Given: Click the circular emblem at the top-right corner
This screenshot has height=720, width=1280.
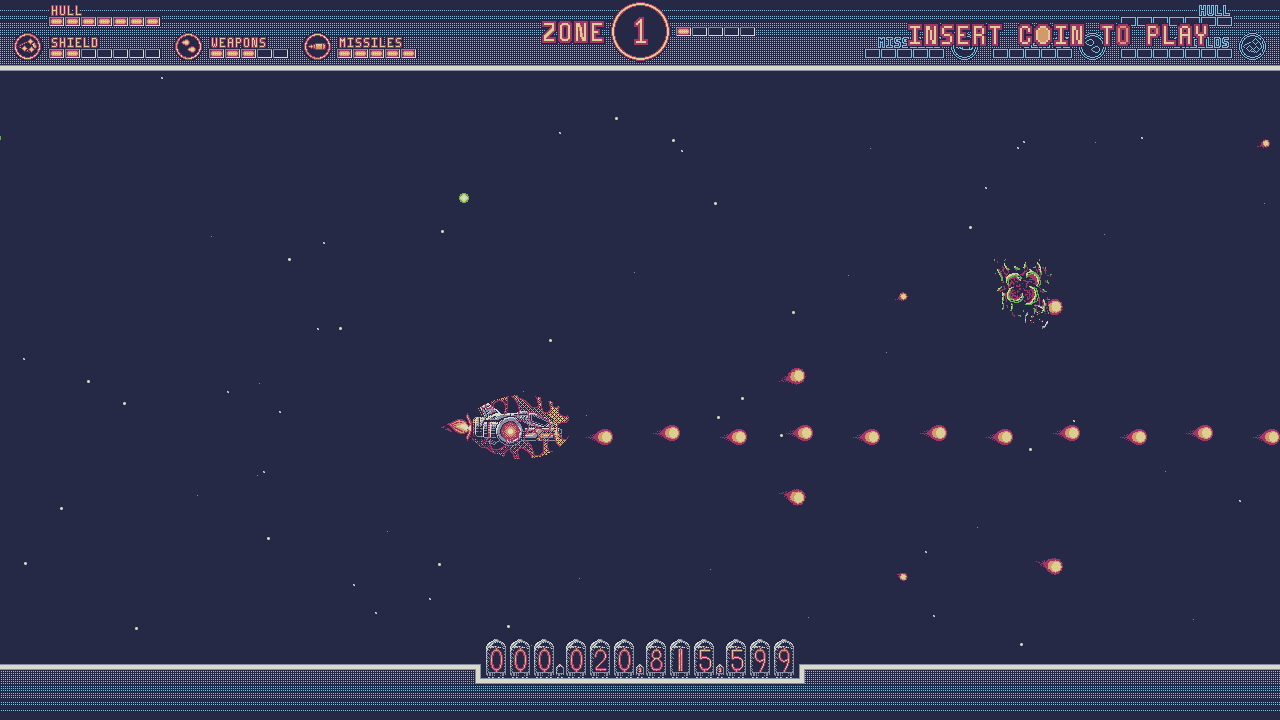Looking at the screenshot, I should tap(1250, 44).
